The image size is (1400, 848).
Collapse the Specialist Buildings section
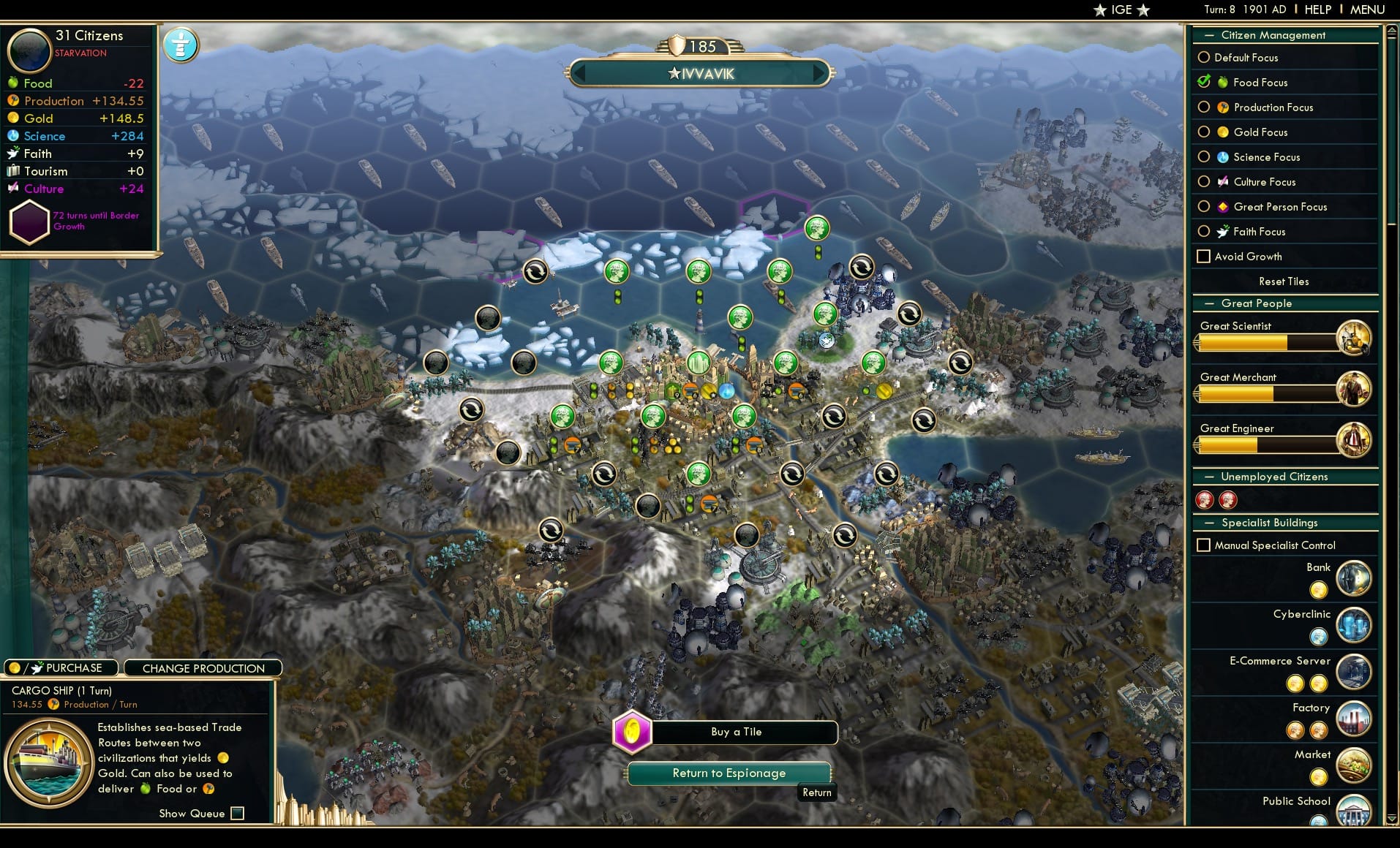(x=1211, y=523)
